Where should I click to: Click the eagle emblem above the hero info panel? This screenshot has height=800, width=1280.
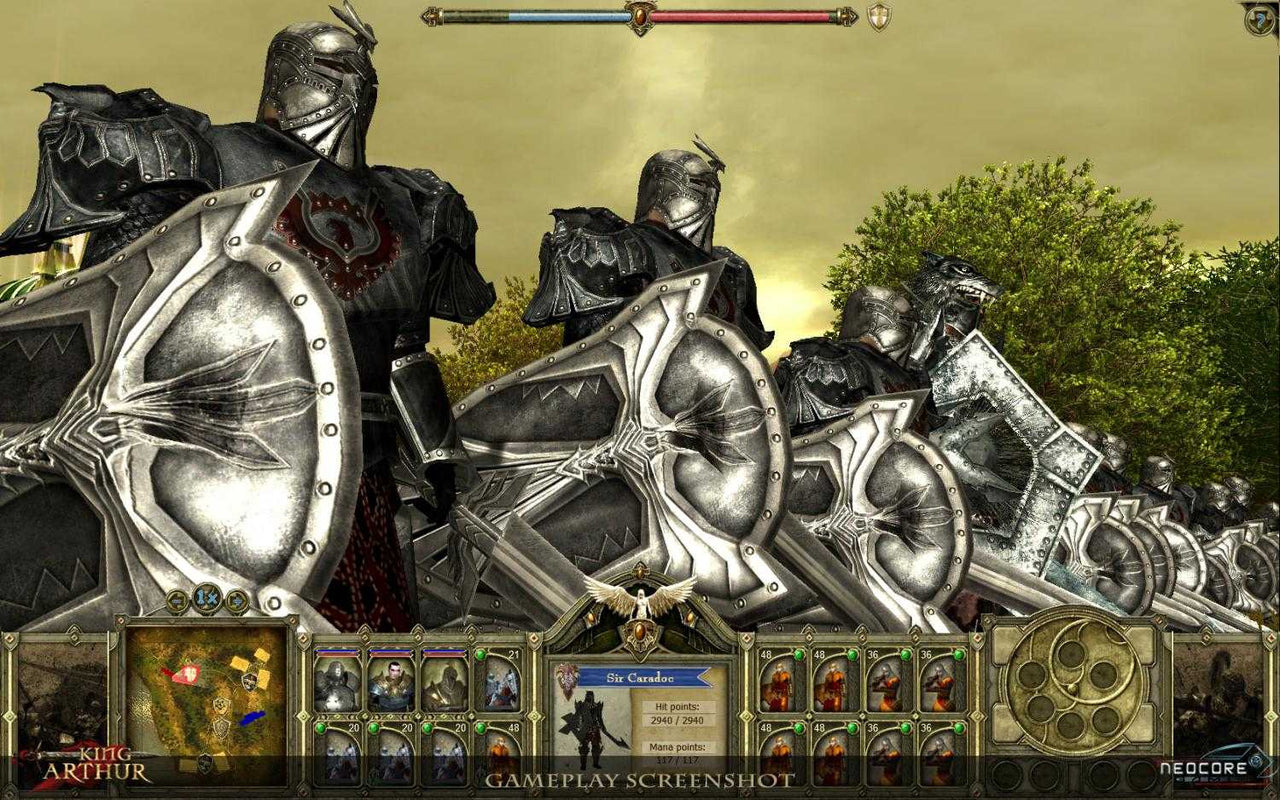coord(642,602)
